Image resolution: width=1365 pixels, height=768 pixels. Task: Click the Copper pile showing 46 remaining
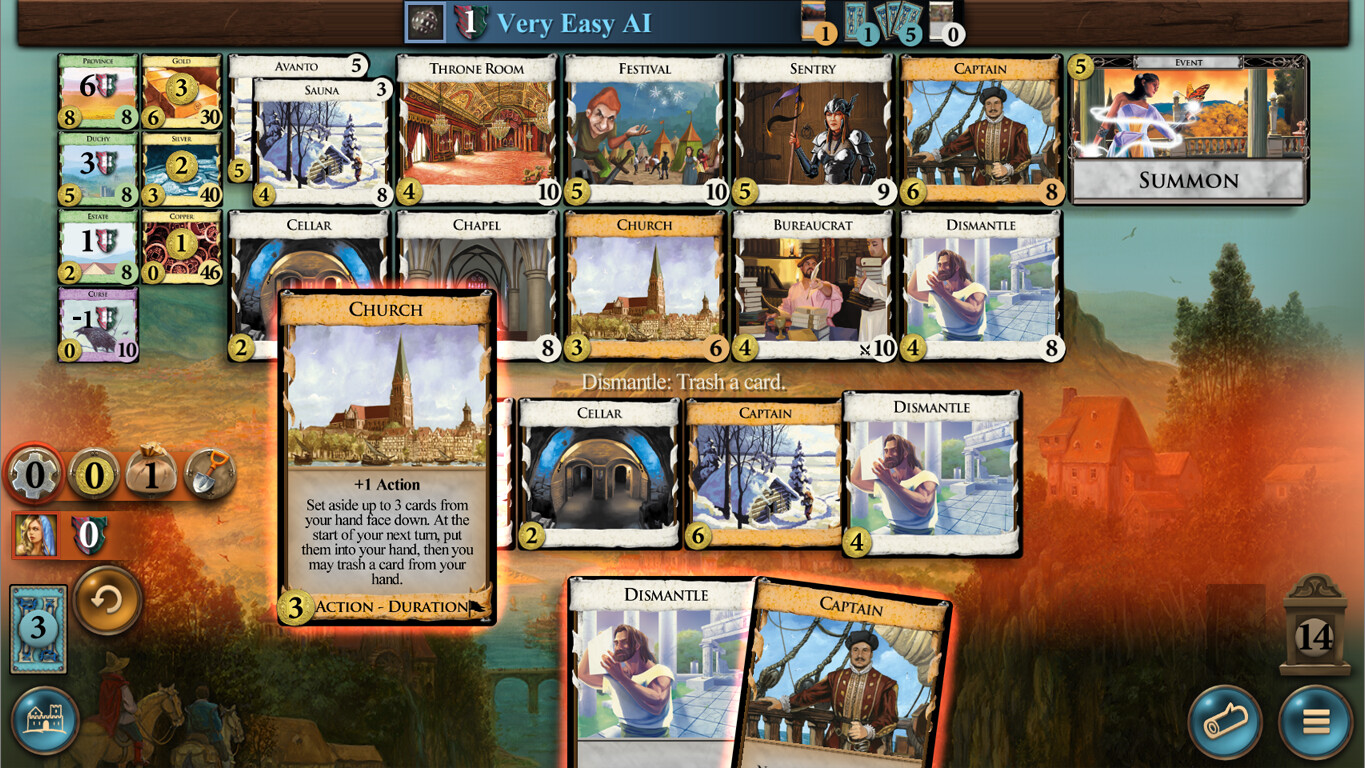click(x=180, y=245)
